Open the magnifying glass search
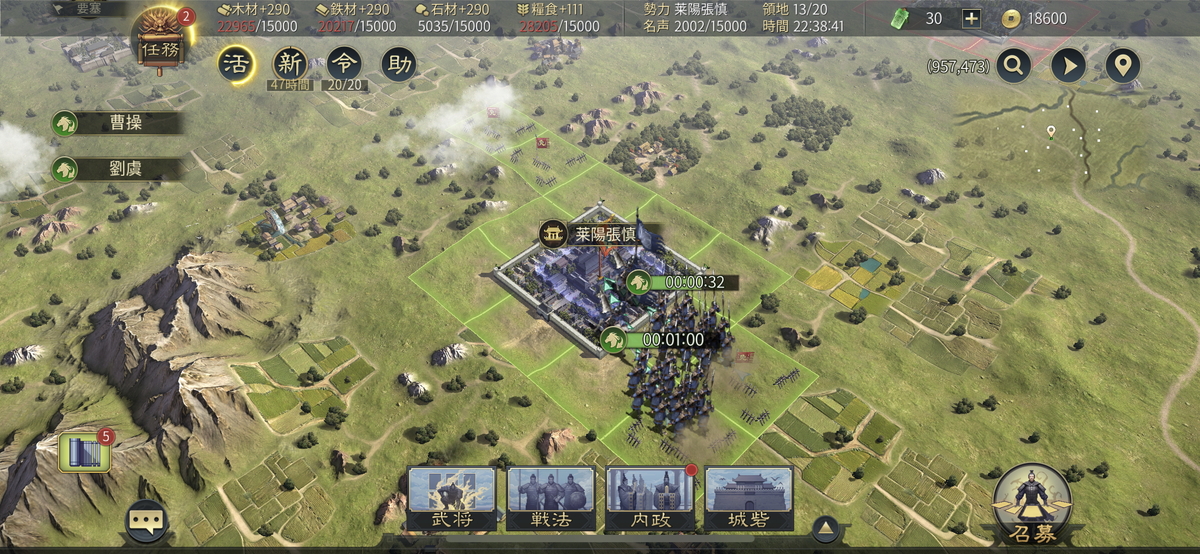The width and height of the screenshot is (1200, 554). [1013, 66]
